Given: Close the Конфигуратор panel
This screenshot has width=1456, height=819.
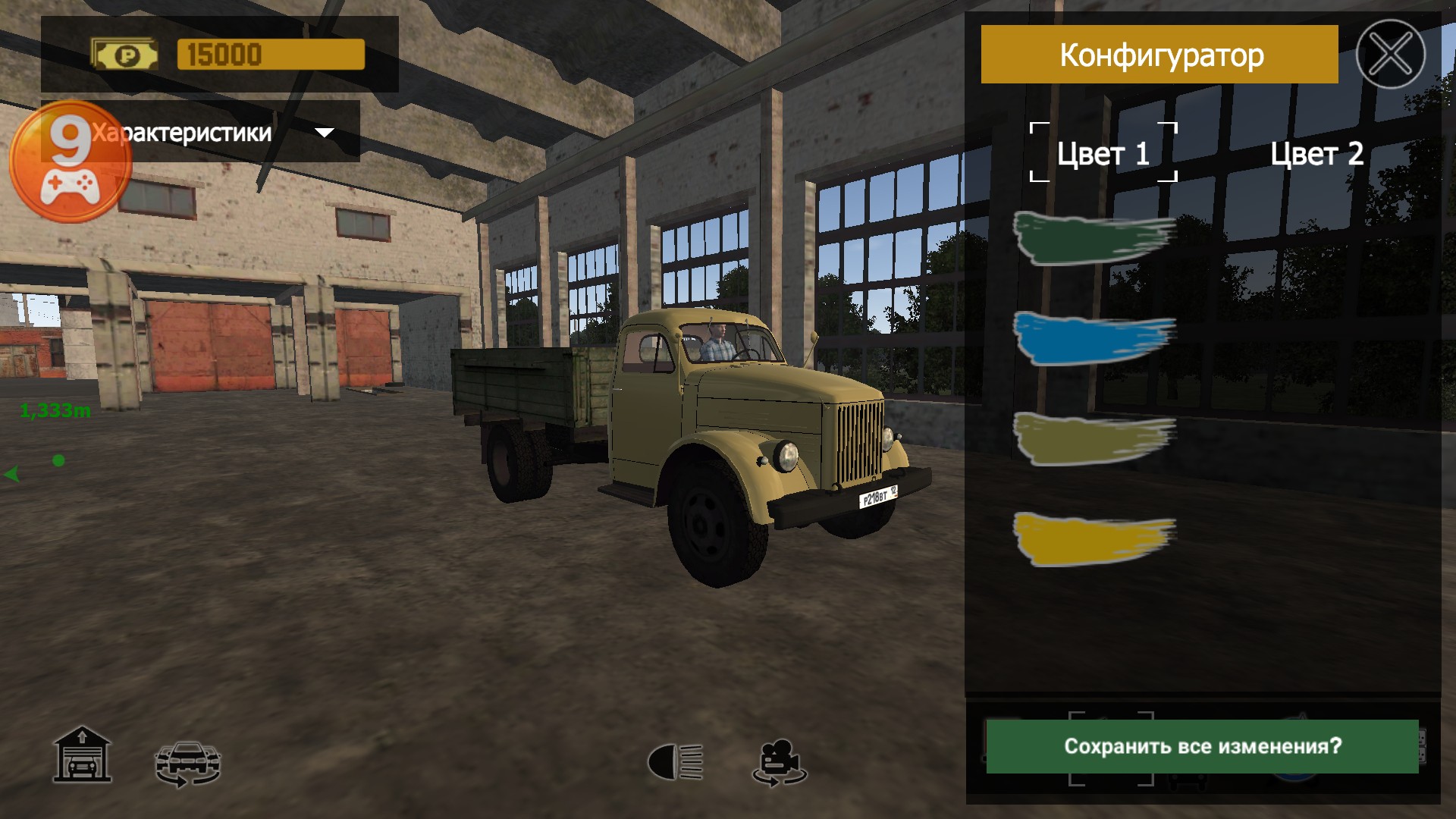Looking at the screenshot, I should tap(1390, 54).
